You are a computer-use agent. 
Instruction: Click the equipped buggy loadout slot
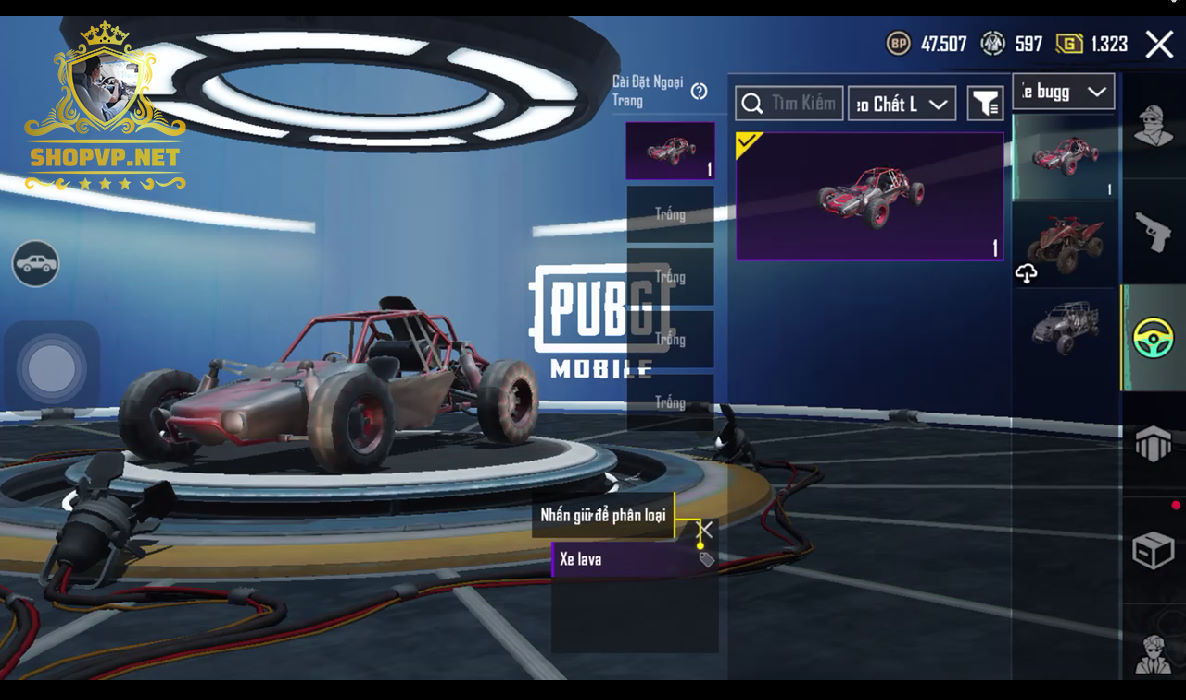pos(670,151)
